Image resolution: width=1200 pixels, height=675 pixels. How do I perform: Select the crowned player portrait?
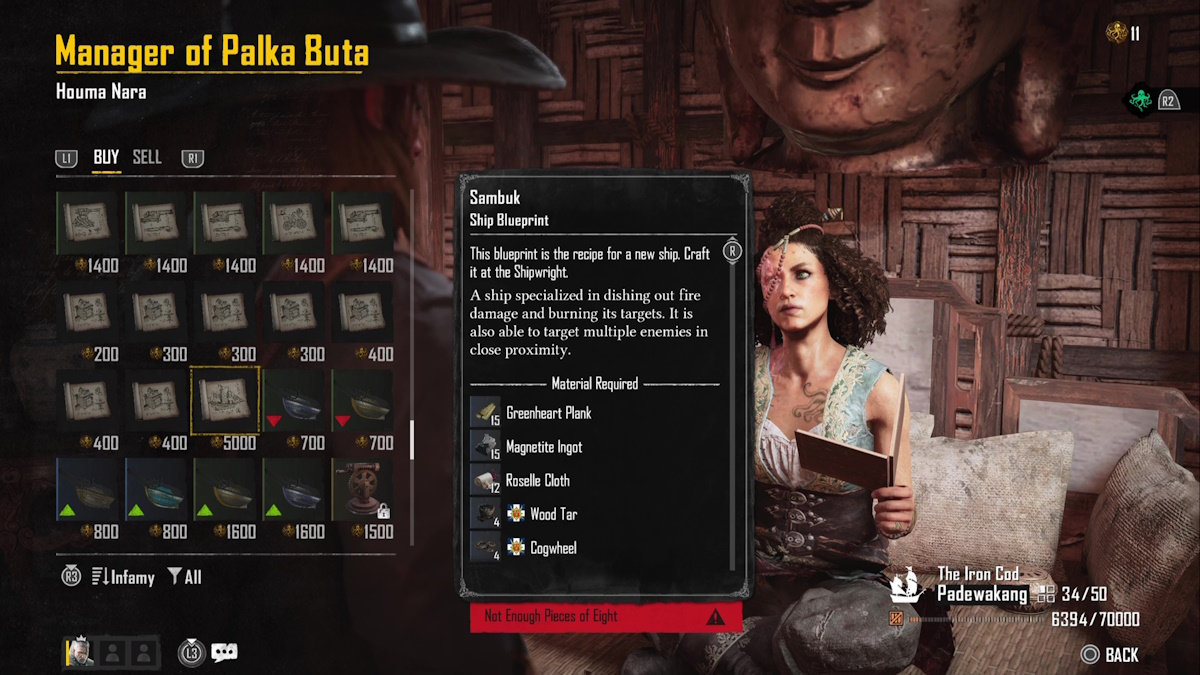[x=81, y=653]
